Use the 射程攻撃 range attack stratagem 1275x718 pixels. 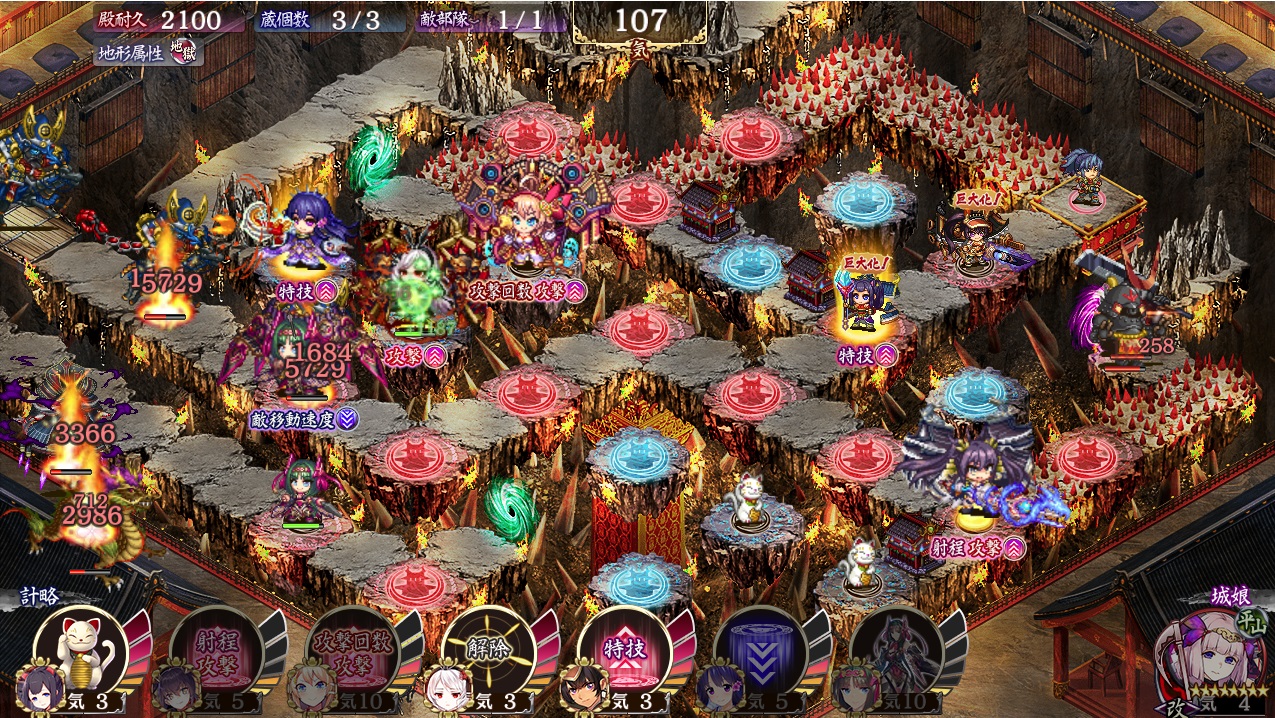216,650
